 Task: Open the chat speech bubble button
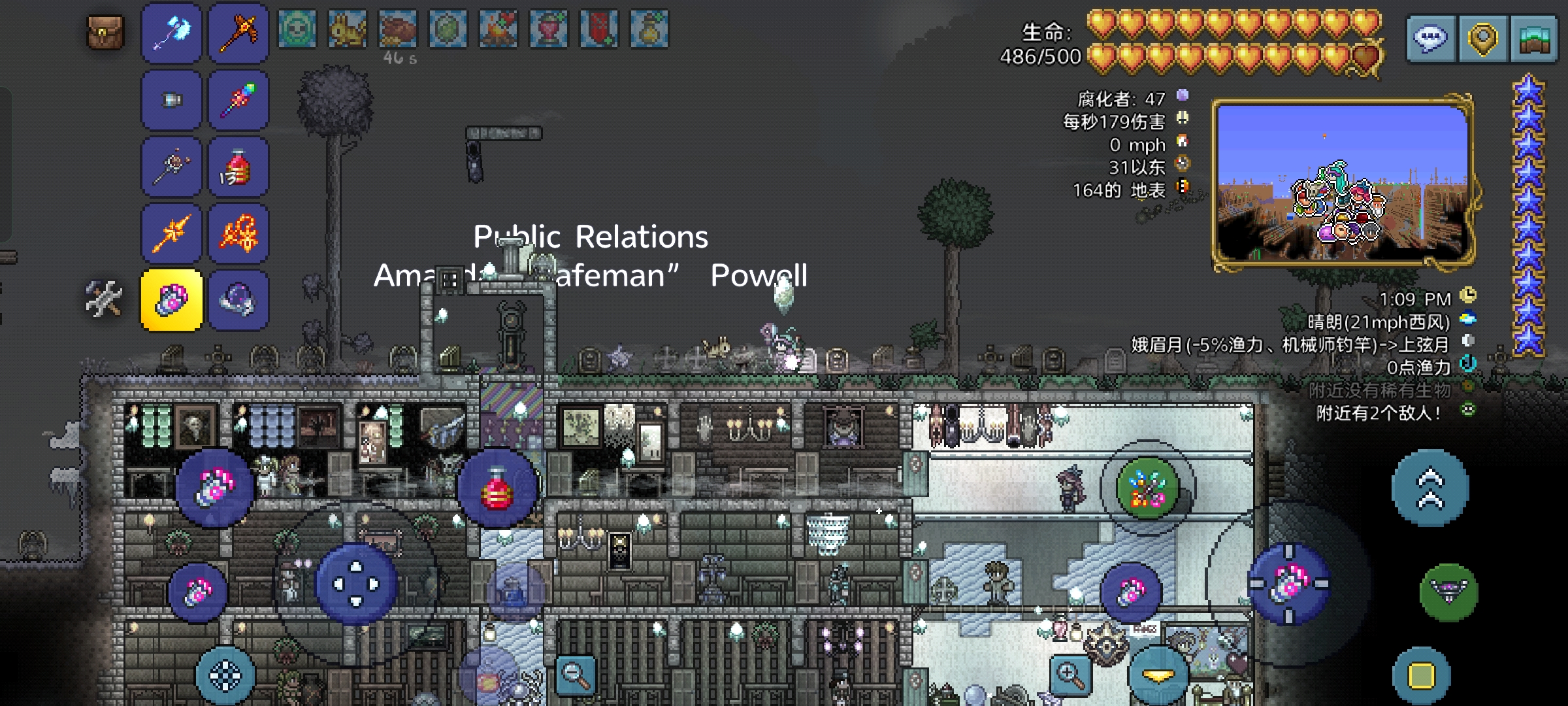coord(1430,39)
